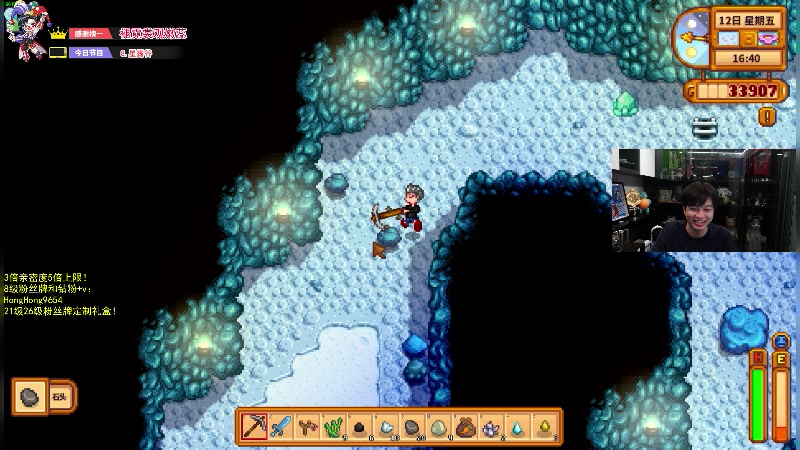
Task: Pick the brown copper ore slot
Action: tap(466, 427)
